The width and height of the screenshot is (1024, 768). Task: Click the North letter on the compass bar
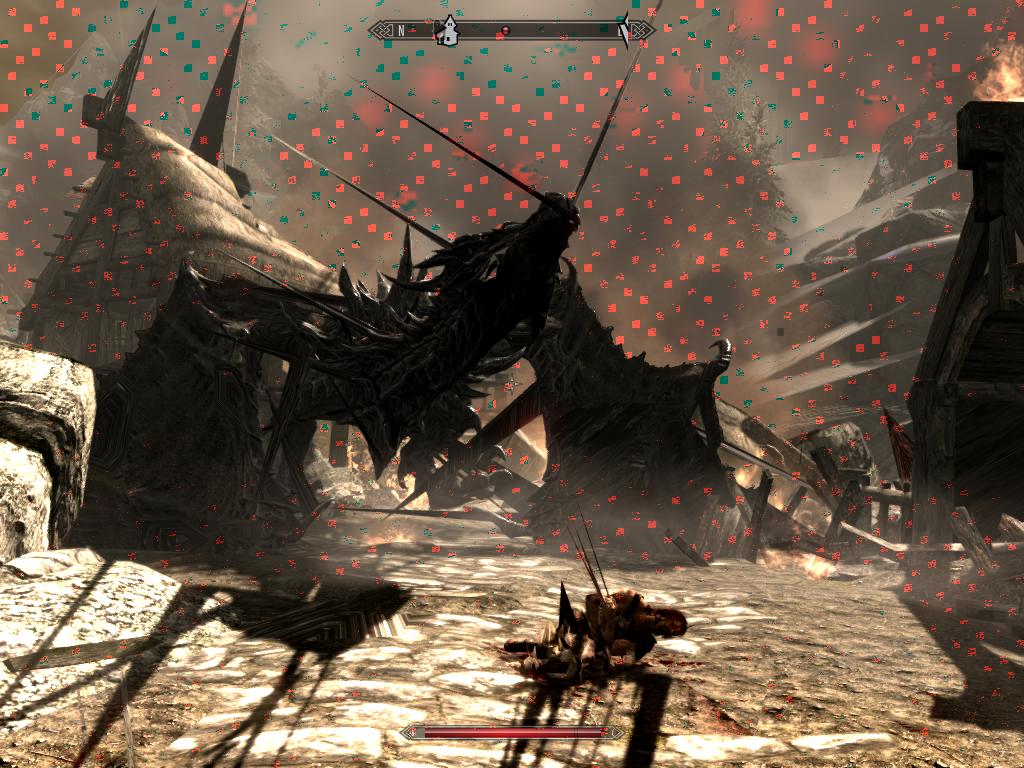click(401, 31)
